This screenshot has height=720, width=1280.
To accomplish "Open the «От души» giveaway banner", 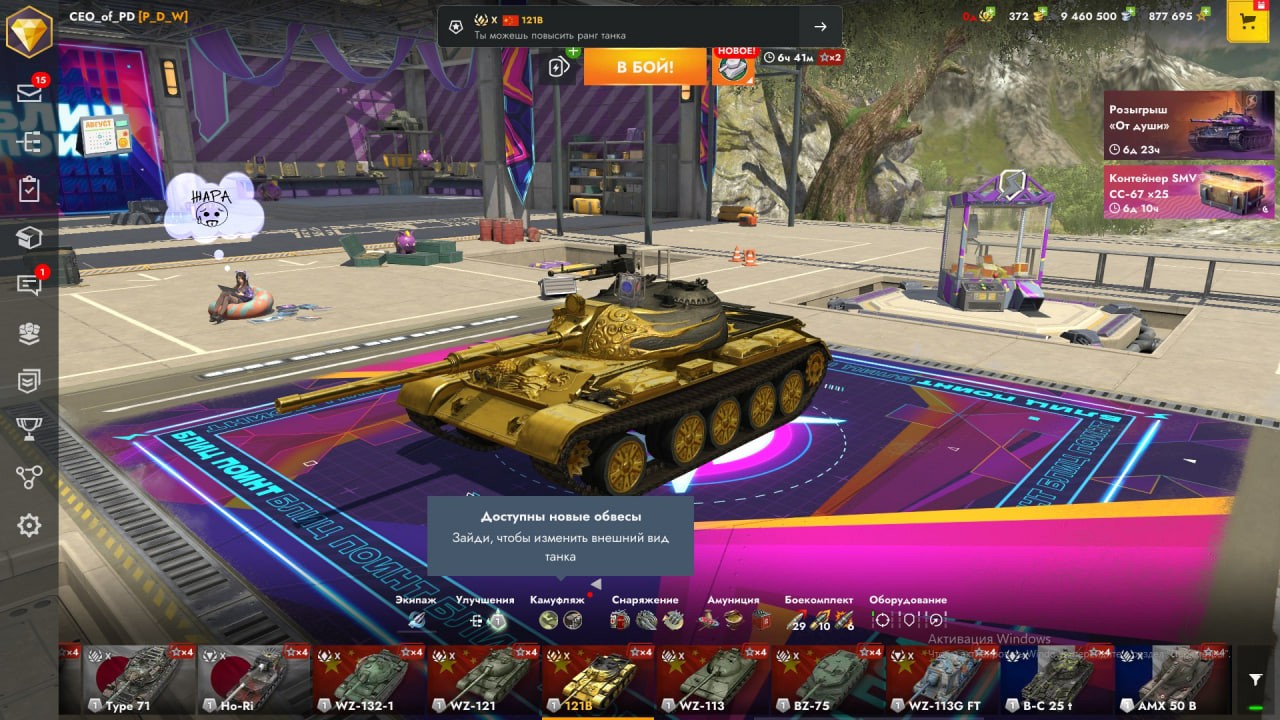I will pyautogui.click(x=1189, y=125).
